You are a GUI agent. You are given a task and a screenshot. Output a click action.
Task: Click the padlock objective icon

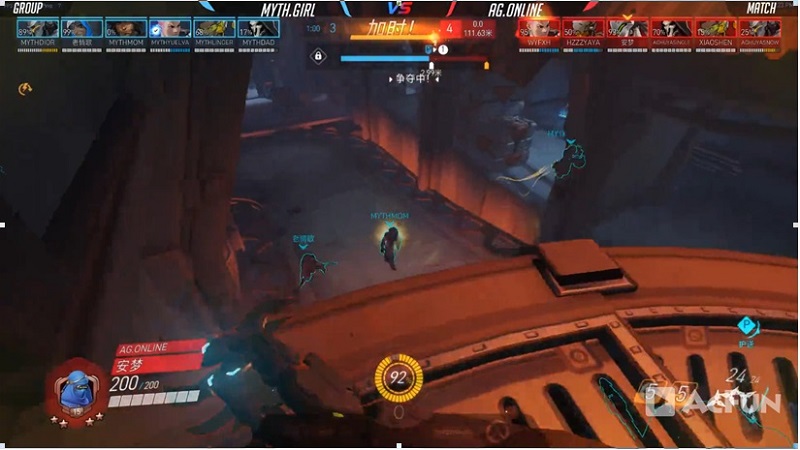coord(318,57)
